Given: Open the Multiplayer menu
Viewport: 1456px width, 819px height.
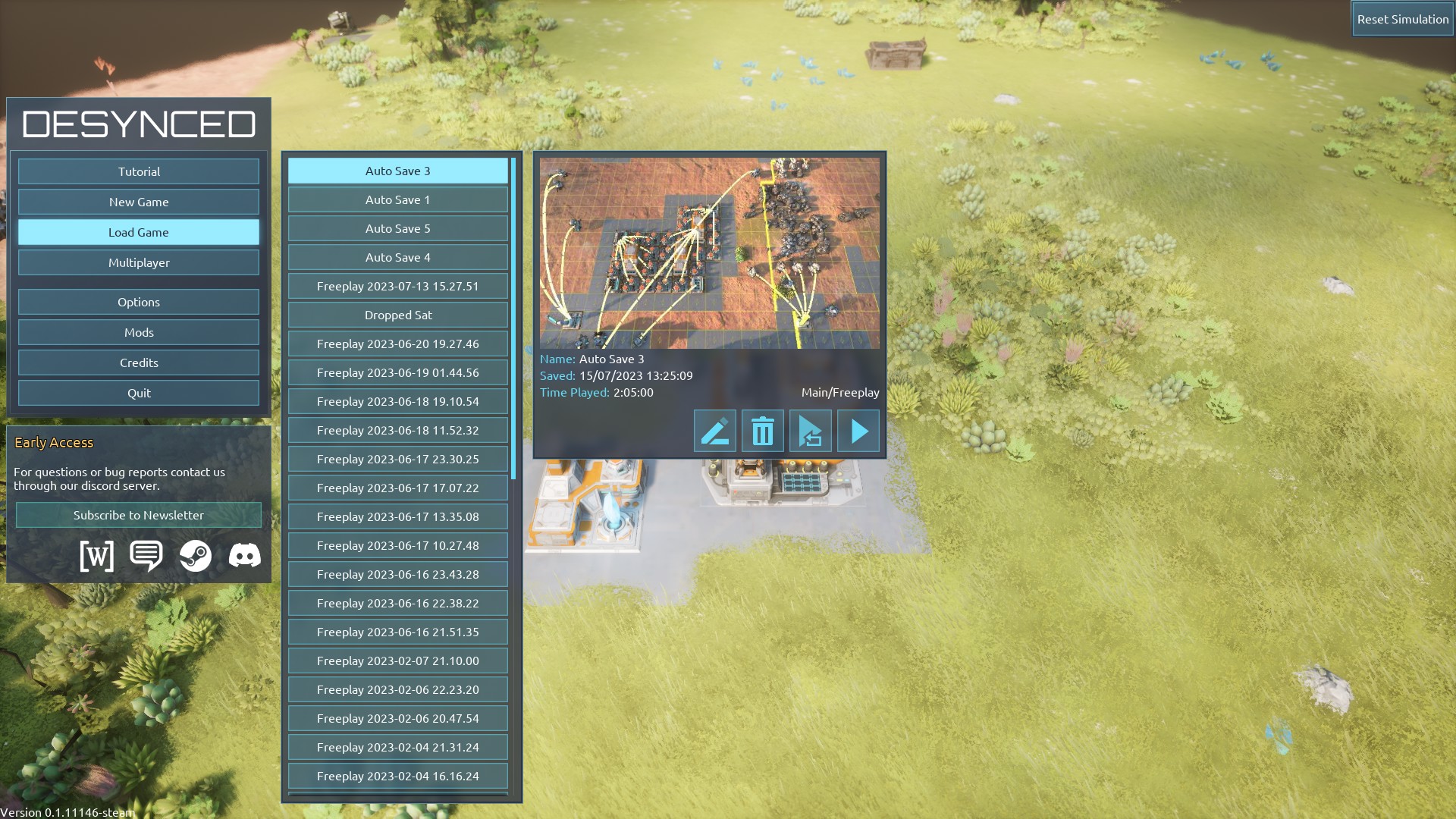Looking at the screenshot, I should coord(139,262).
